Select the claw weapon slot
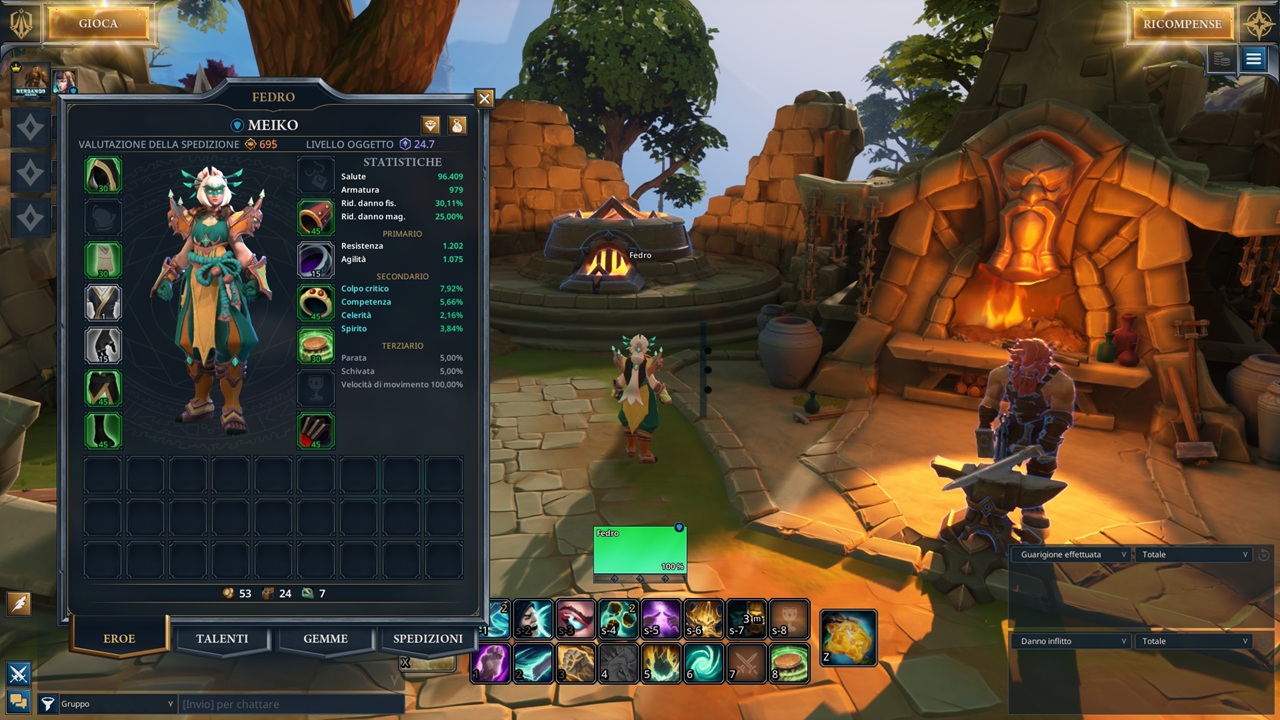Screen dimensions: 1280x720 pos(316,431)
